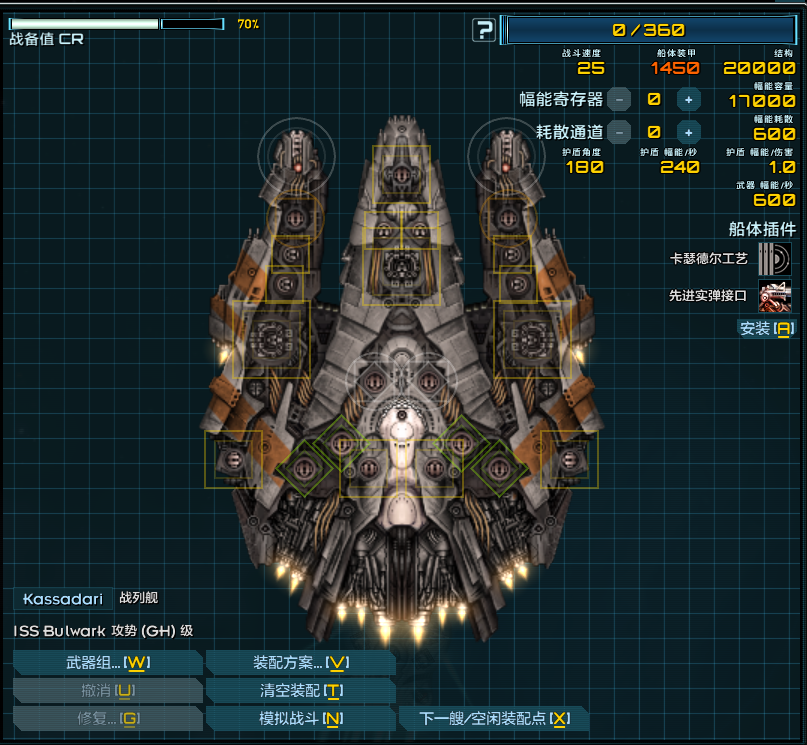Add a 耗散通道 vent with plus
807x745 pixels.
688,131
